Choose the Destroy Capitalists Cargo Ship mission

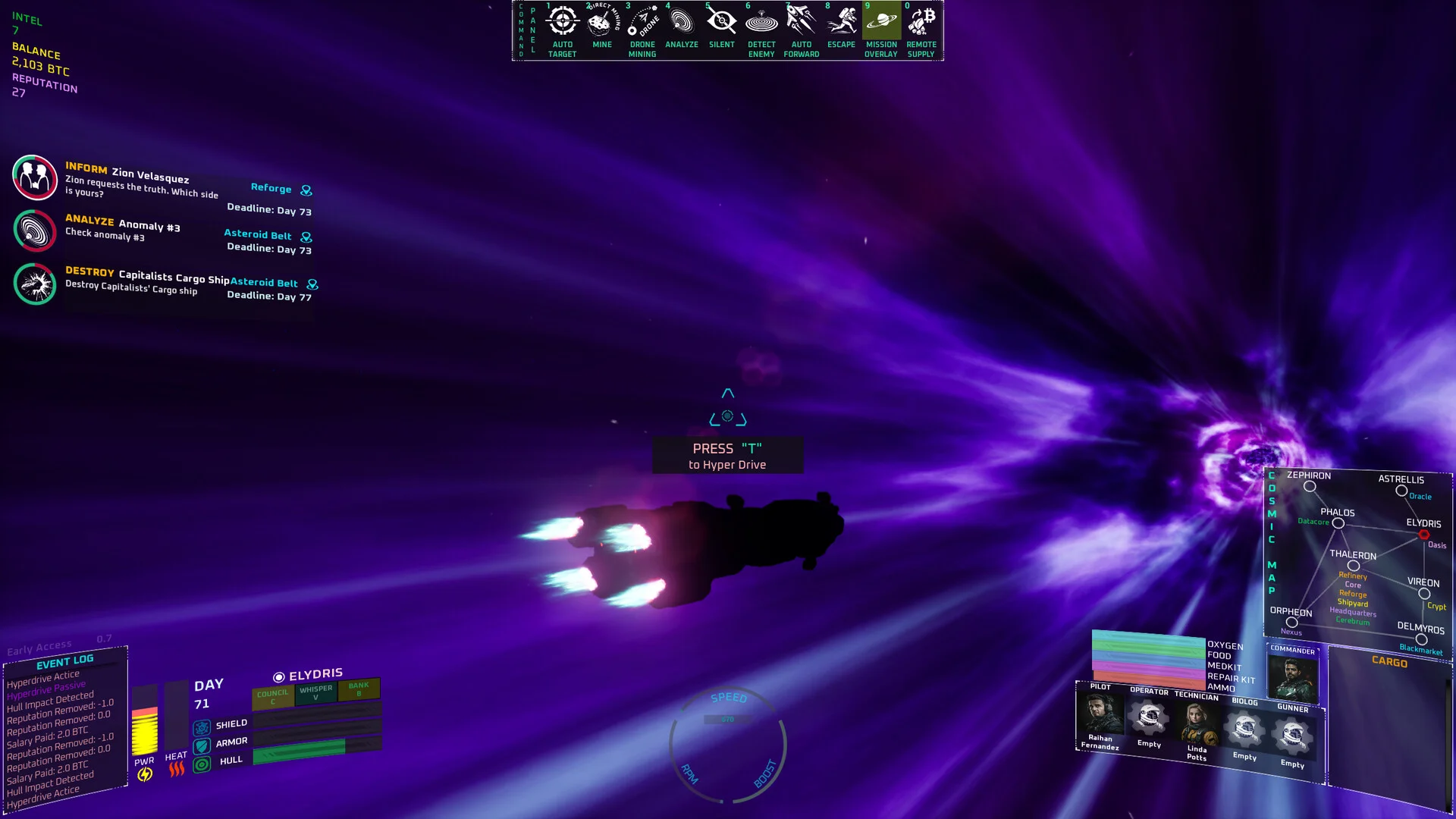click(x=35, y=284)
